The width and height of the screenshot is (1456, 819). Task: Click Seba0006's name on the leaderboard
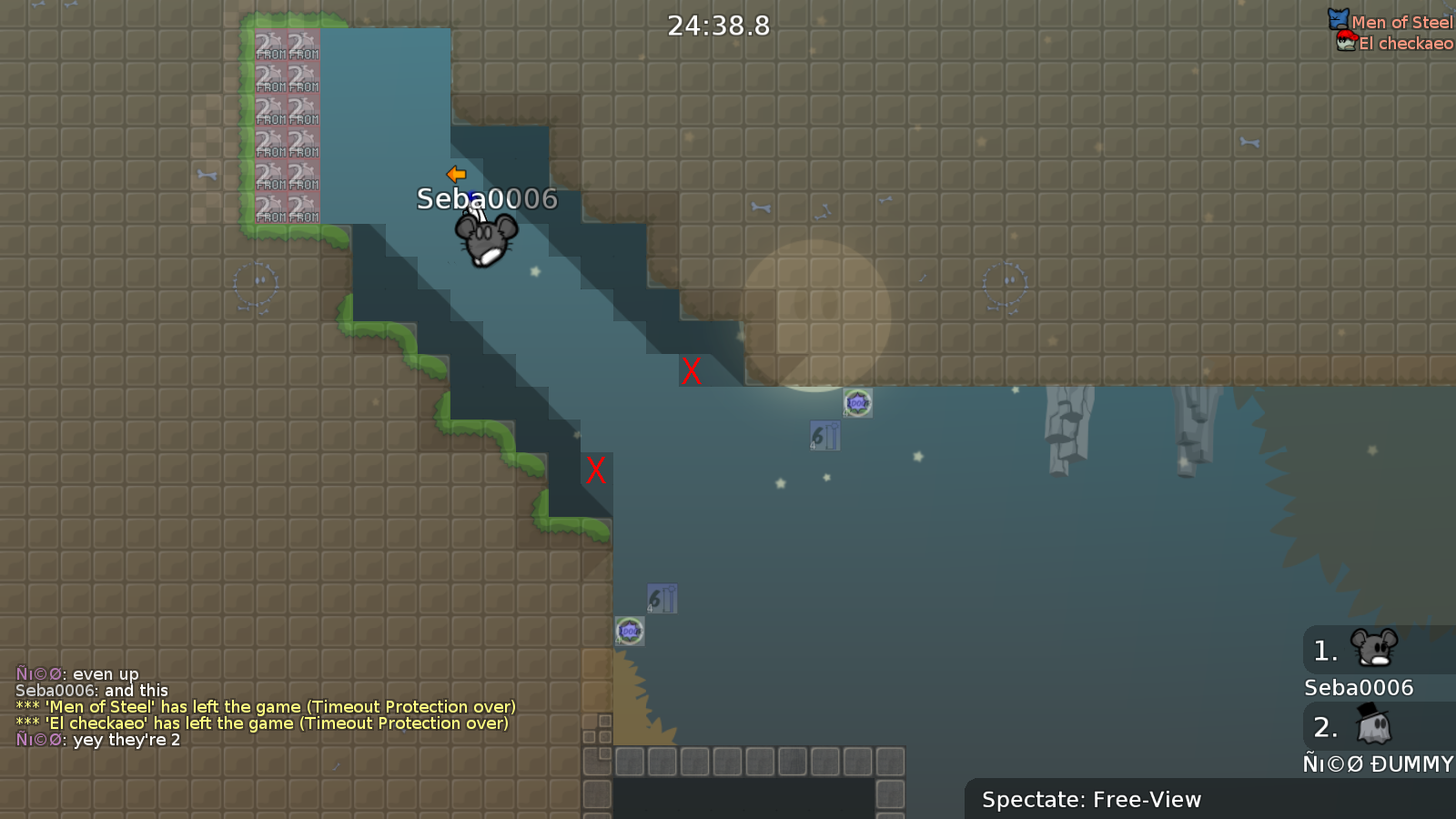pos(1359,688)
